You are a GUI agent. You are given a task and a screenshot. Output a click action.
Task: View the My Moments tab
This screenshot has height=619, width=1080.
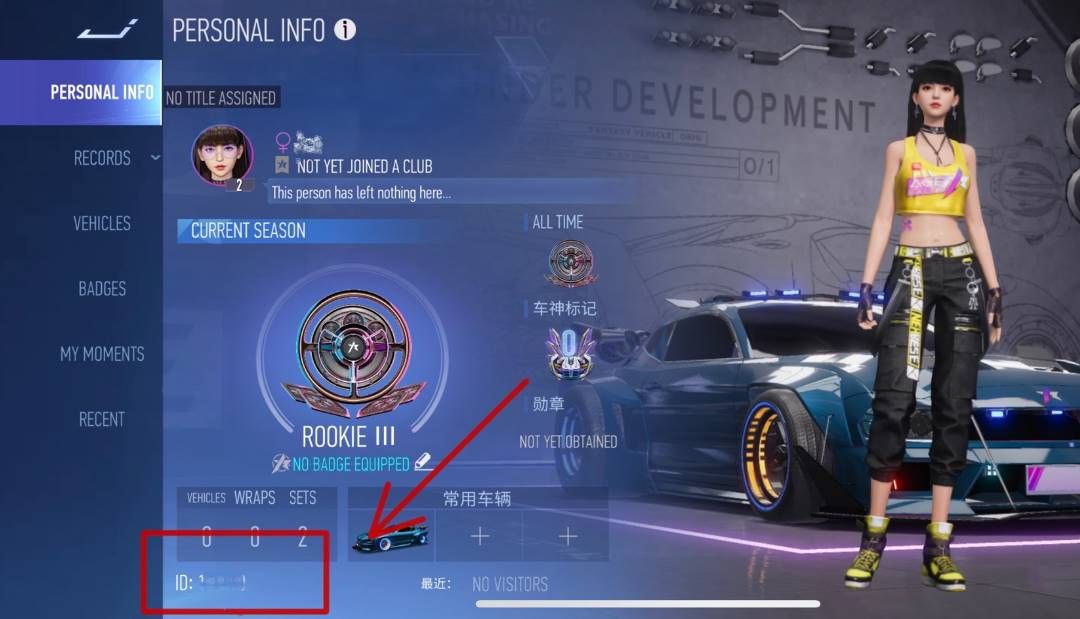point(102,354)
